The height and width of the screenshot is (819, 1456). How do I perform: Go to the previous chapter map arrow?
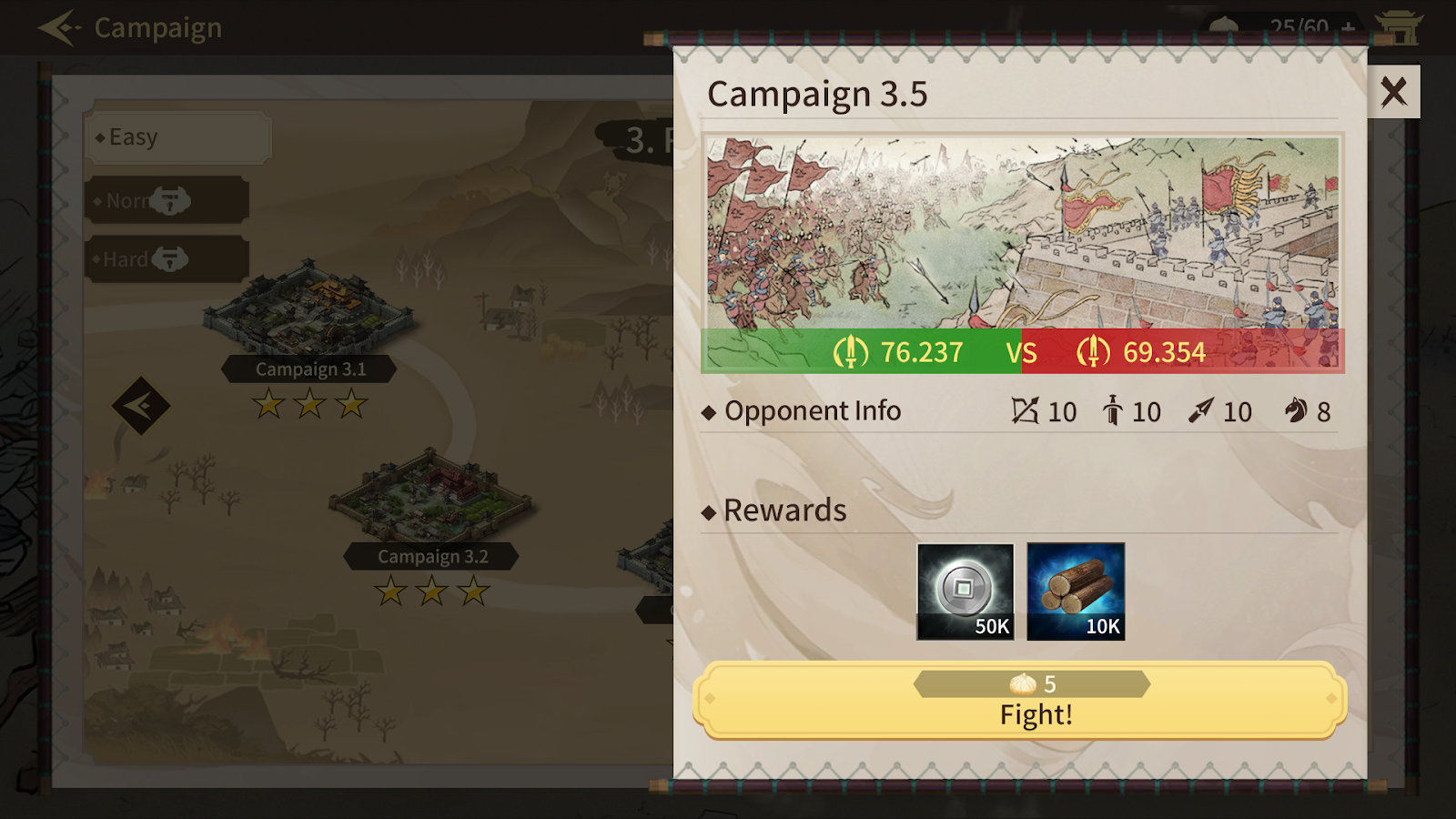(141, 405)
